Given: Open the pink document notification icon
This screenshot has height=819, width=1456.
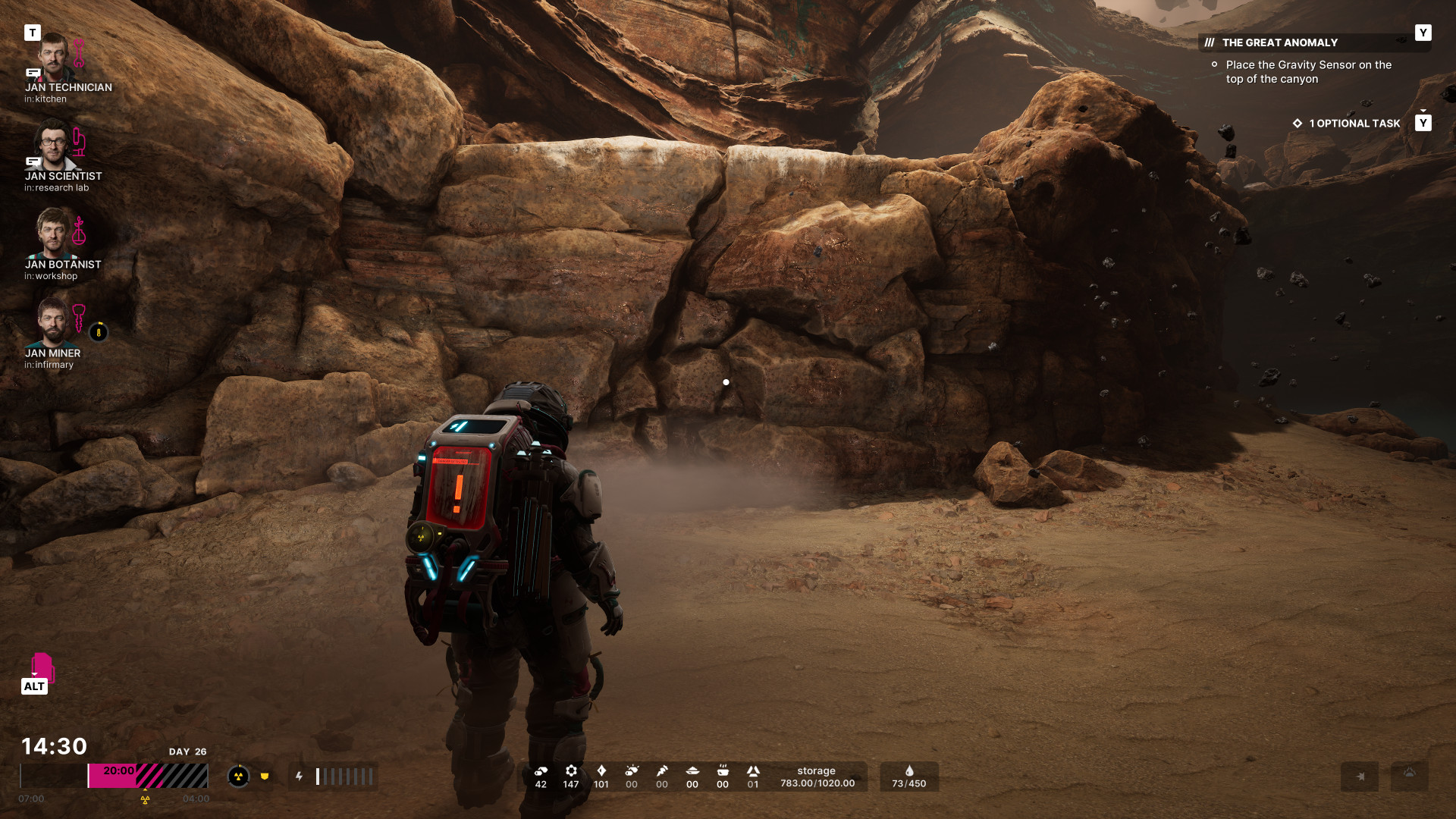Looking at the screenshot, I should click(x=42, y=667).
